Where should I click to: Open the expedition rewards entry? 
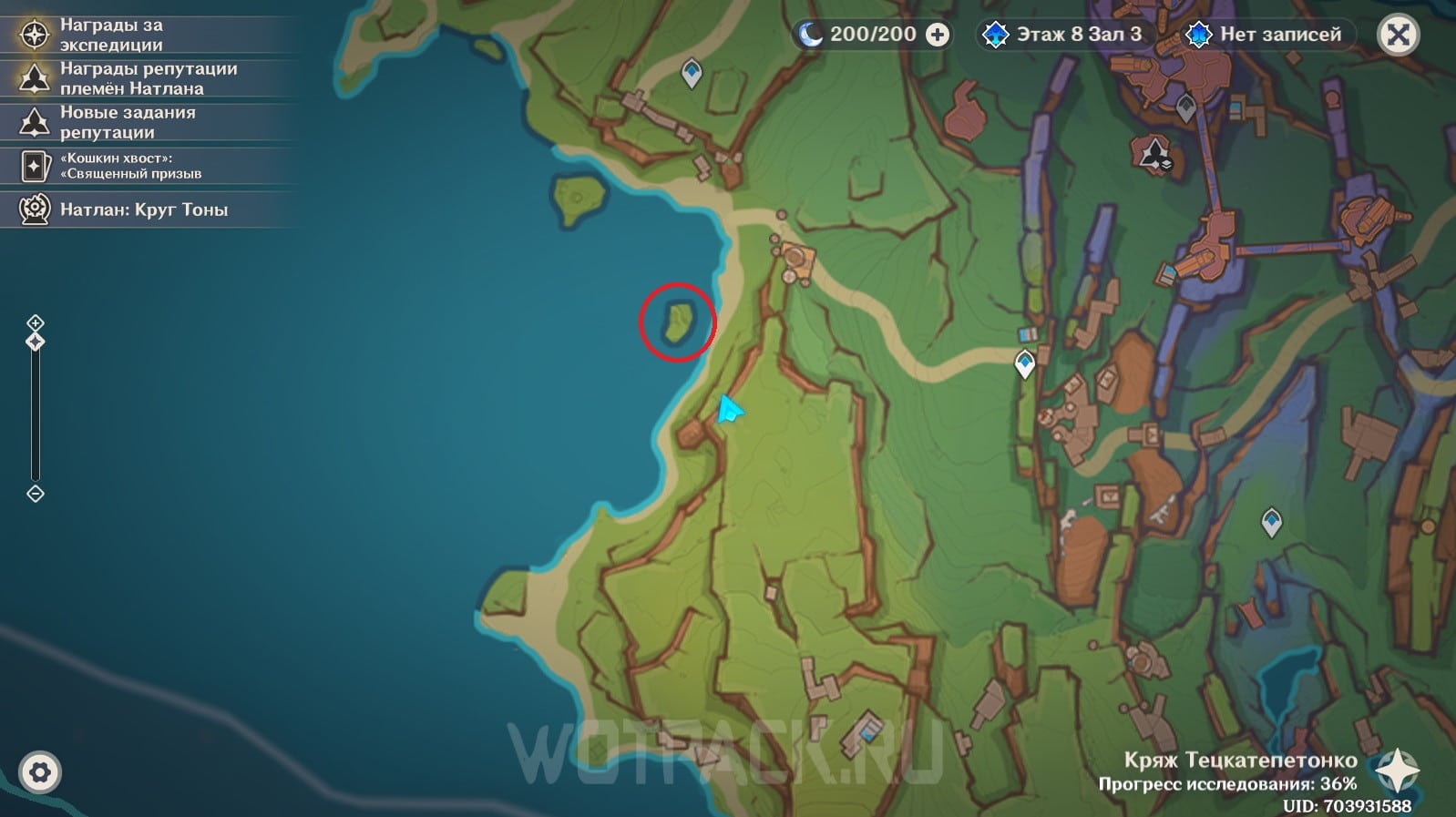(111, 35)
